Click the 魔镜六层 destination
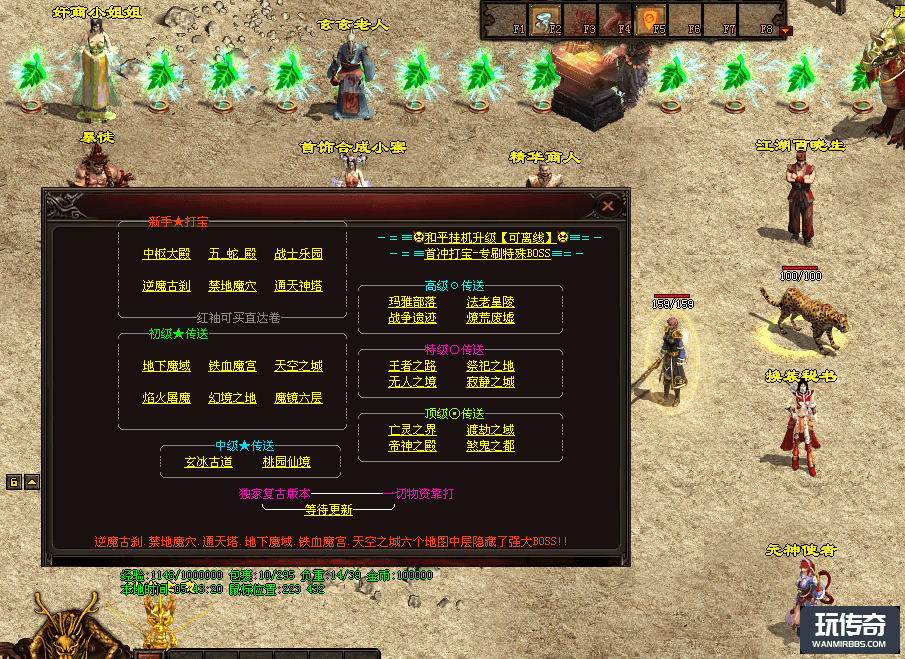This screenshot has height=659, width=905. 298,398
